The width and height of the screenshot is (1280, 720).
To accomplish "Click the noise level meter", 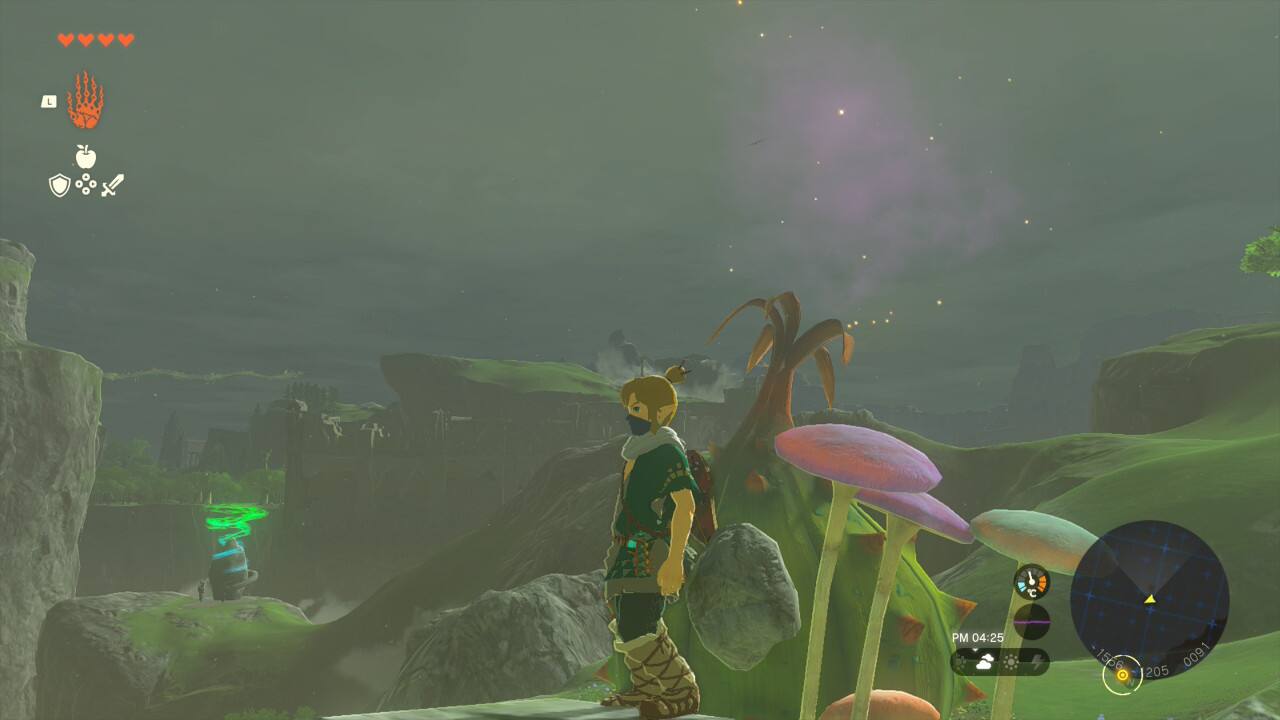I will coord(1031,621).
